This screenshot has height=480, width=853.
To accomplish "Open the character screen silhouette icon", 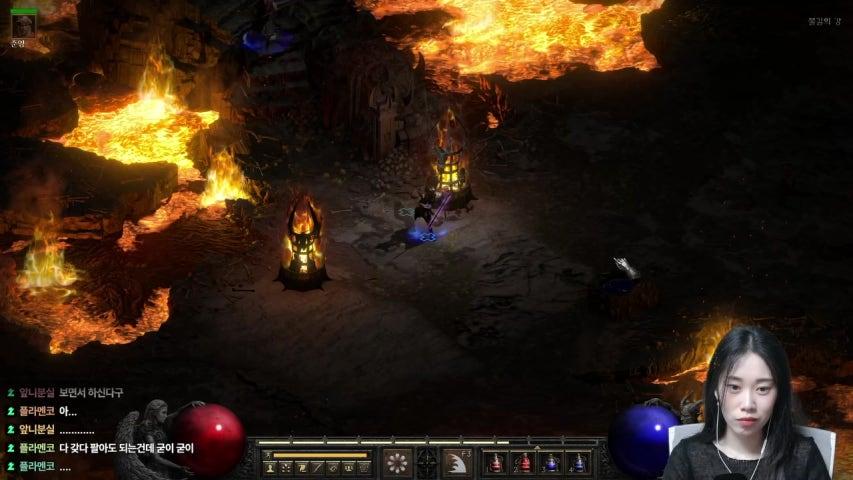I will pos(270,467).
